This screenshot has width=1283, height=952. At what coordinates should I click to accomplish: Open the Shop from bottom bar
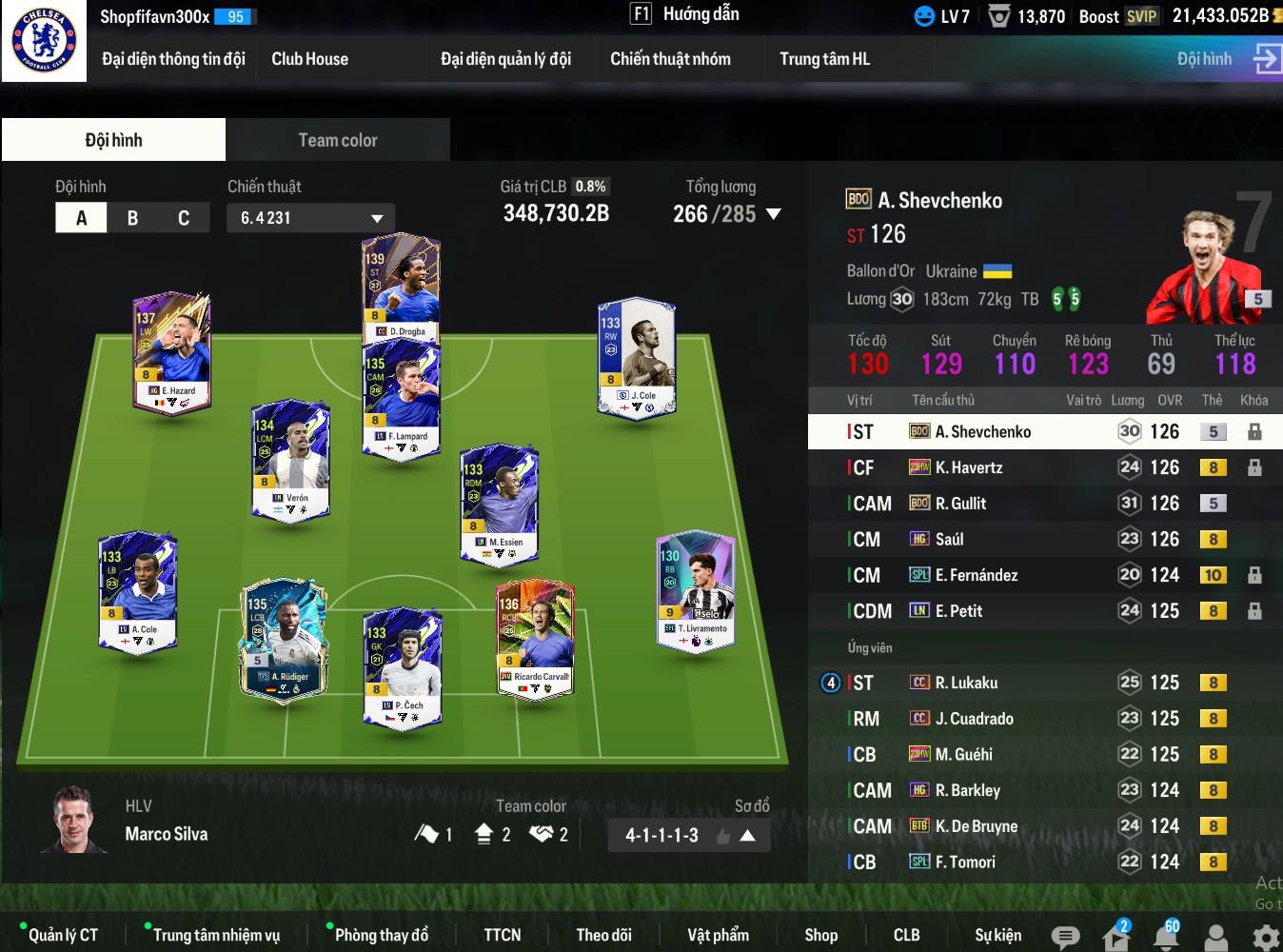coord(820,935)
